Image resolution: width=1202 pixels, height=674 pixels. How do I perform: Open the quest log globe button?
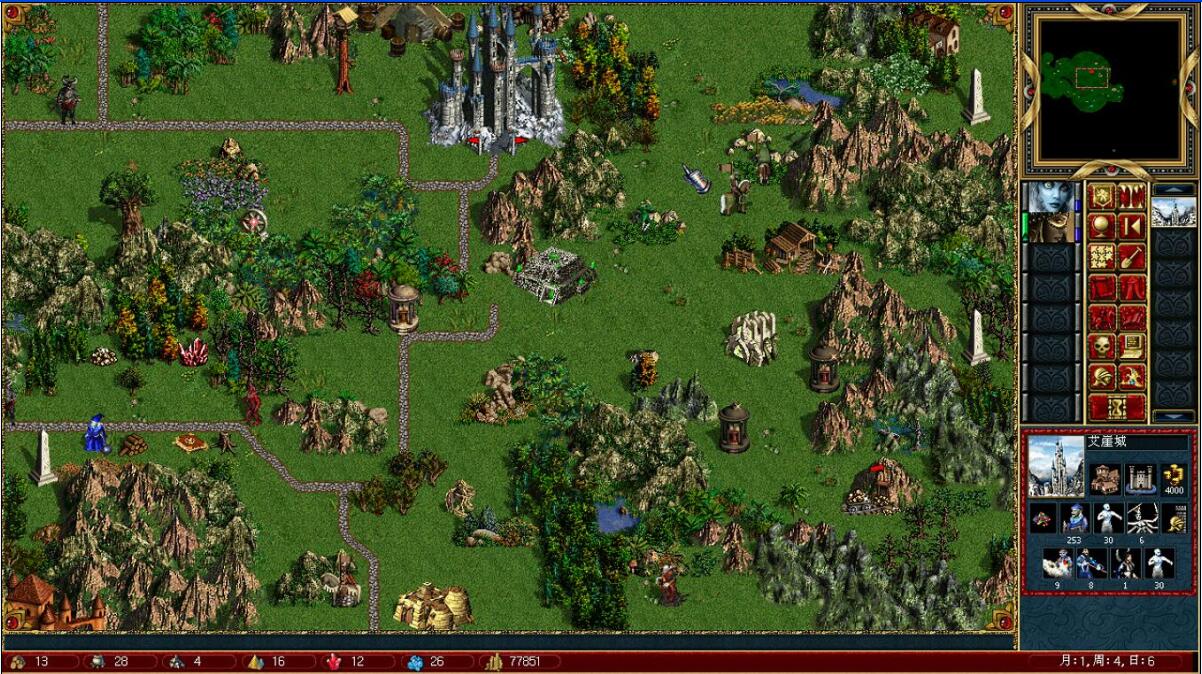1102,226
